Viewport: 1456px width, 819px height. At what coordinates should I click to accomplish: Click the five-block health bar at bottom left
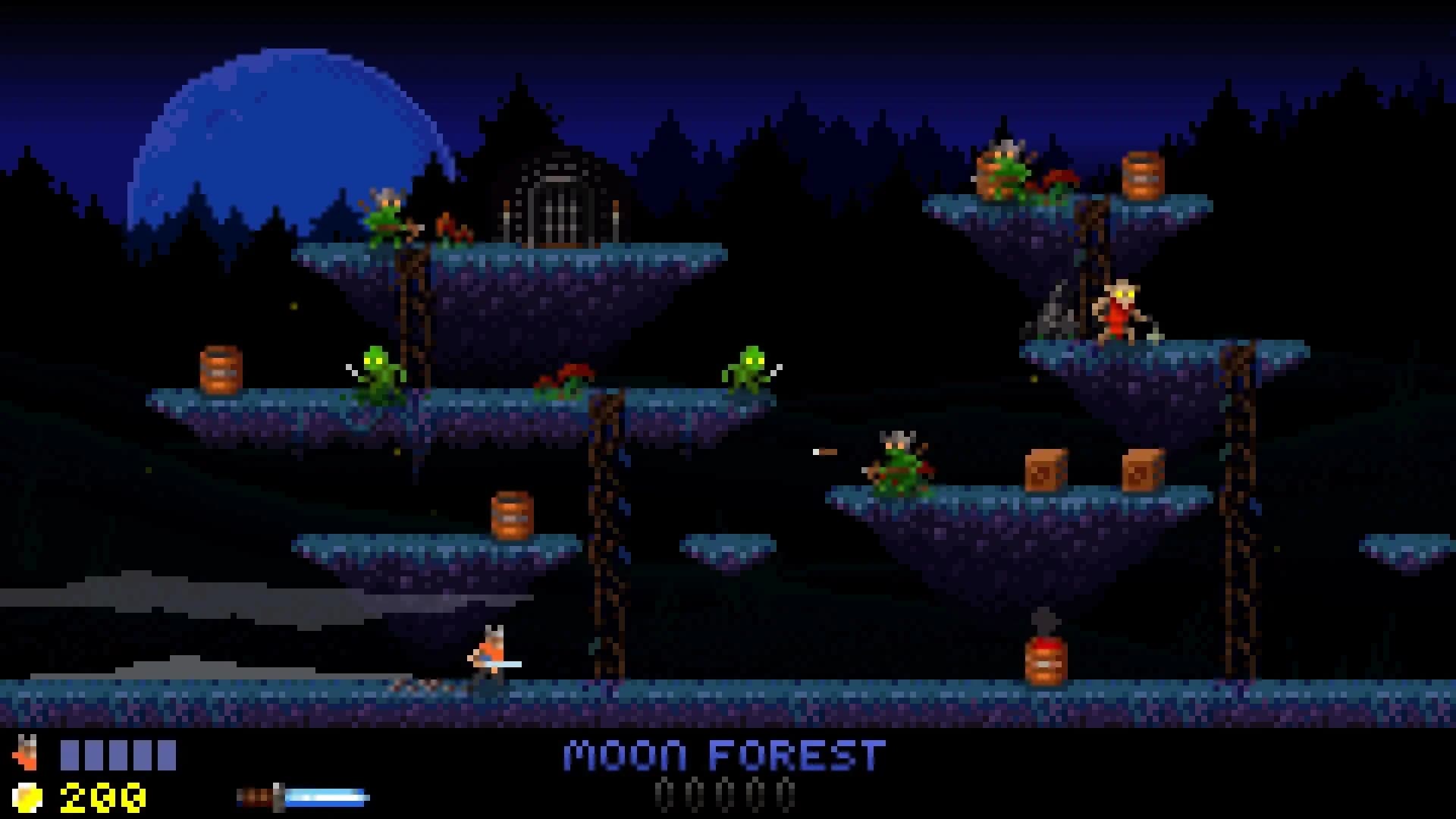(118, 752)
